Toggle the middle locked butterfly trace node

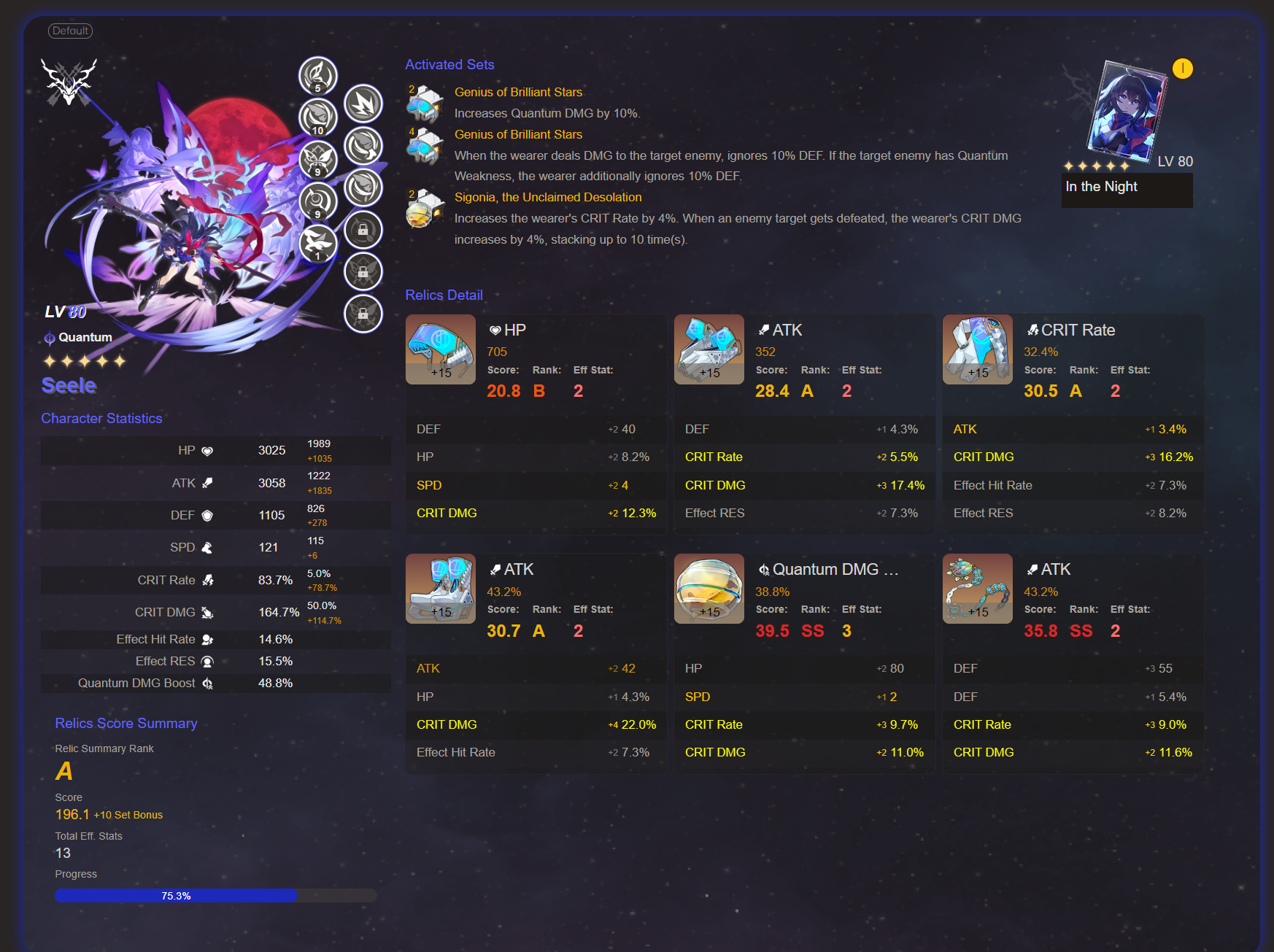click(x=363, y=271)
